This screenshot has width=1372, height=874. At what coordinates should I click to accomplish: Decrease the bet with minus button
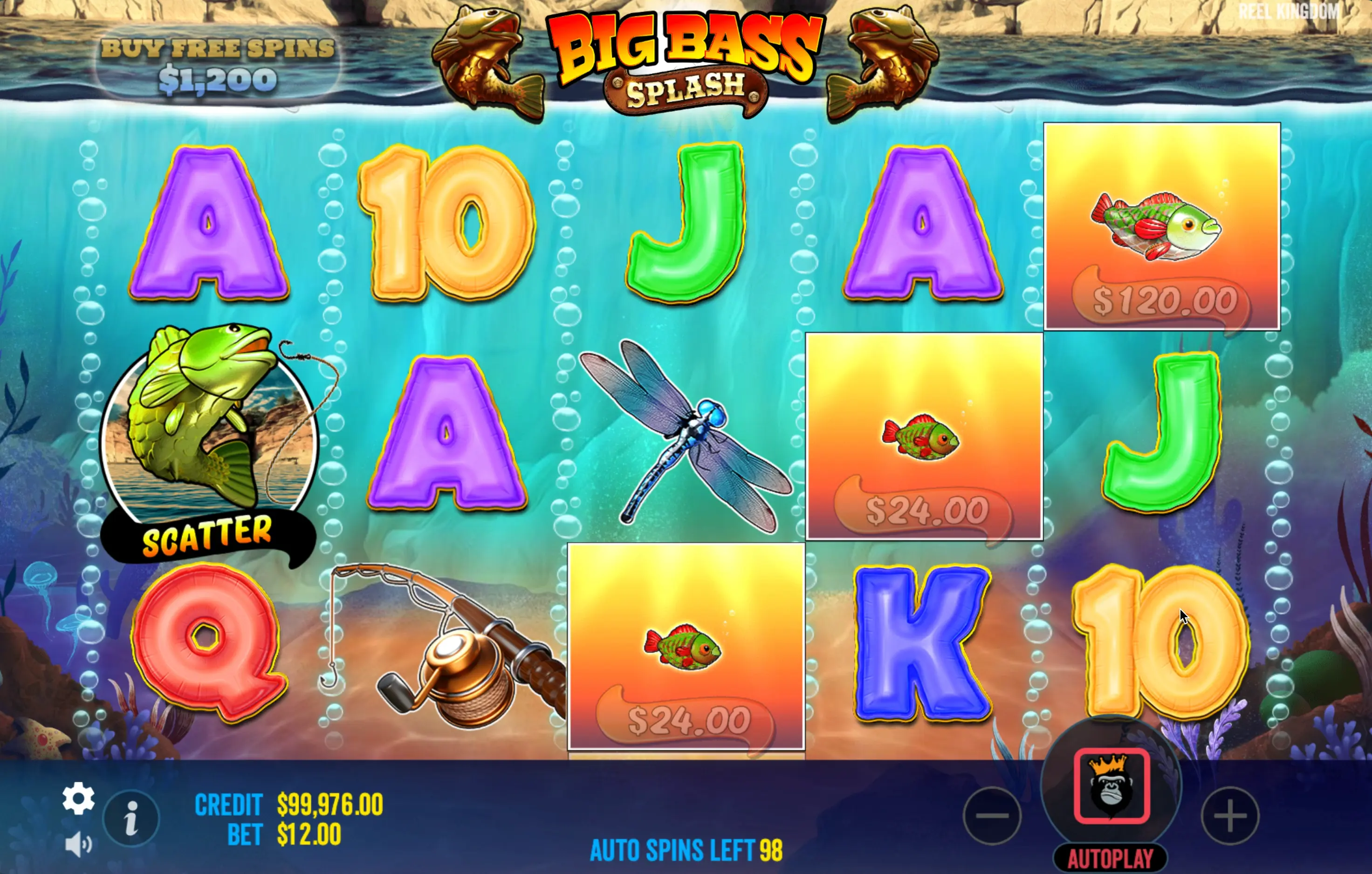(x=992, y=816)
